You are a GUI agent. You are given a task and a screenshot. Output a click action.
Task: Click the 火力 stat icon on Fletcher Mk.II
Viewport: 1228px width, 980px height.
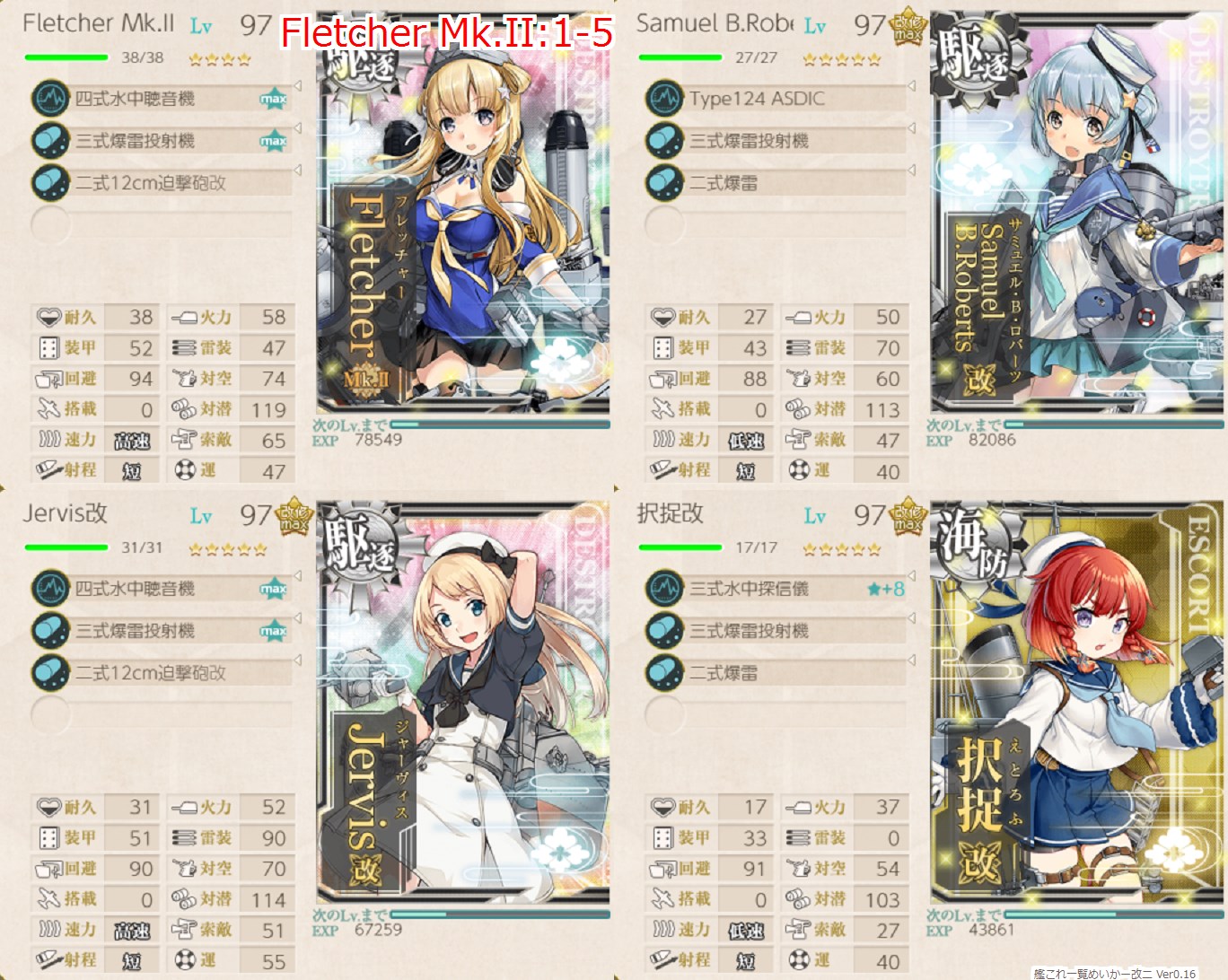click(x=186, y=317)
